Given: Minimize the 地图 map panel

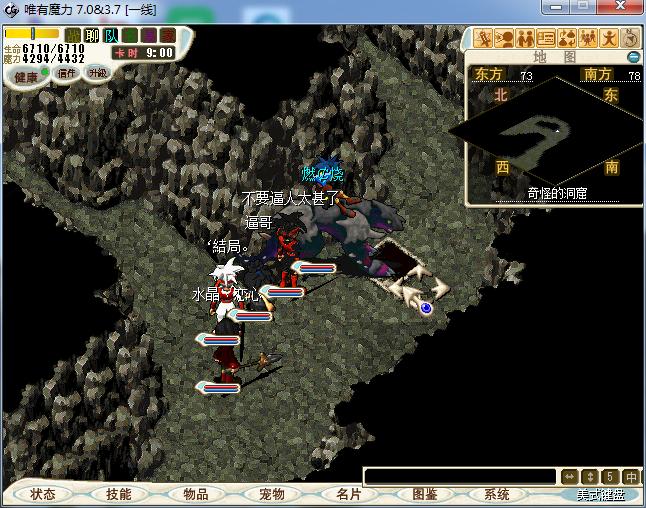Looking at the screenshot, I should pyautogui.click(x=633, y=57).
